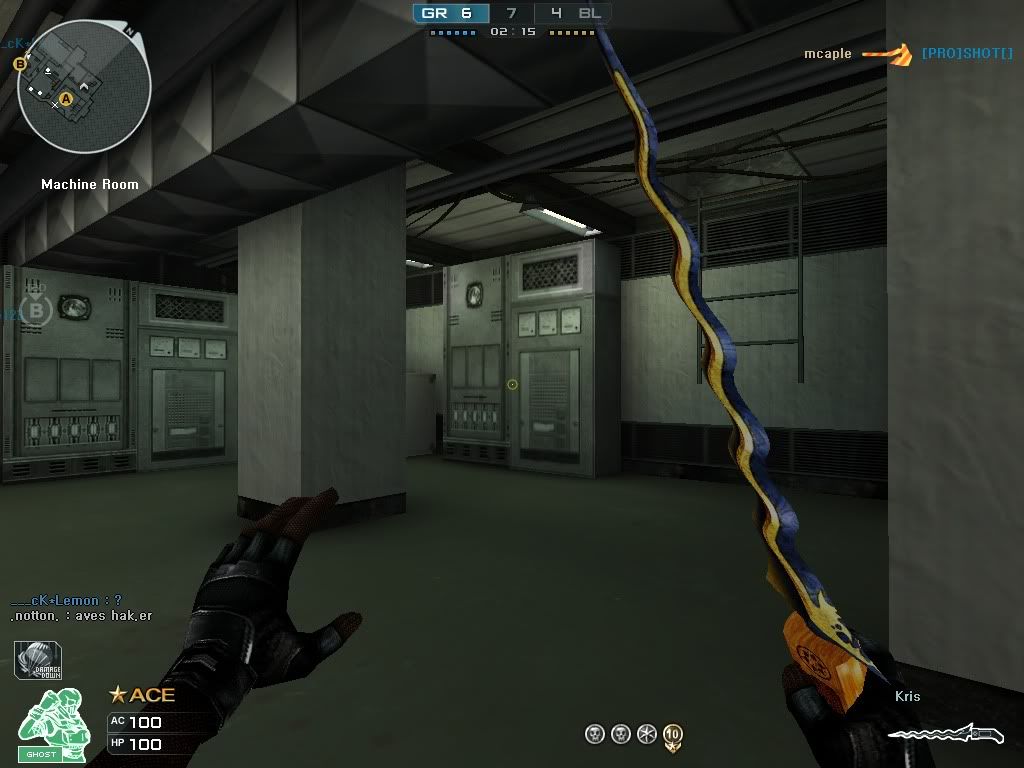Click the circular minimap
This screenshot has width=1024, height=768.
(x=83, y=87)
